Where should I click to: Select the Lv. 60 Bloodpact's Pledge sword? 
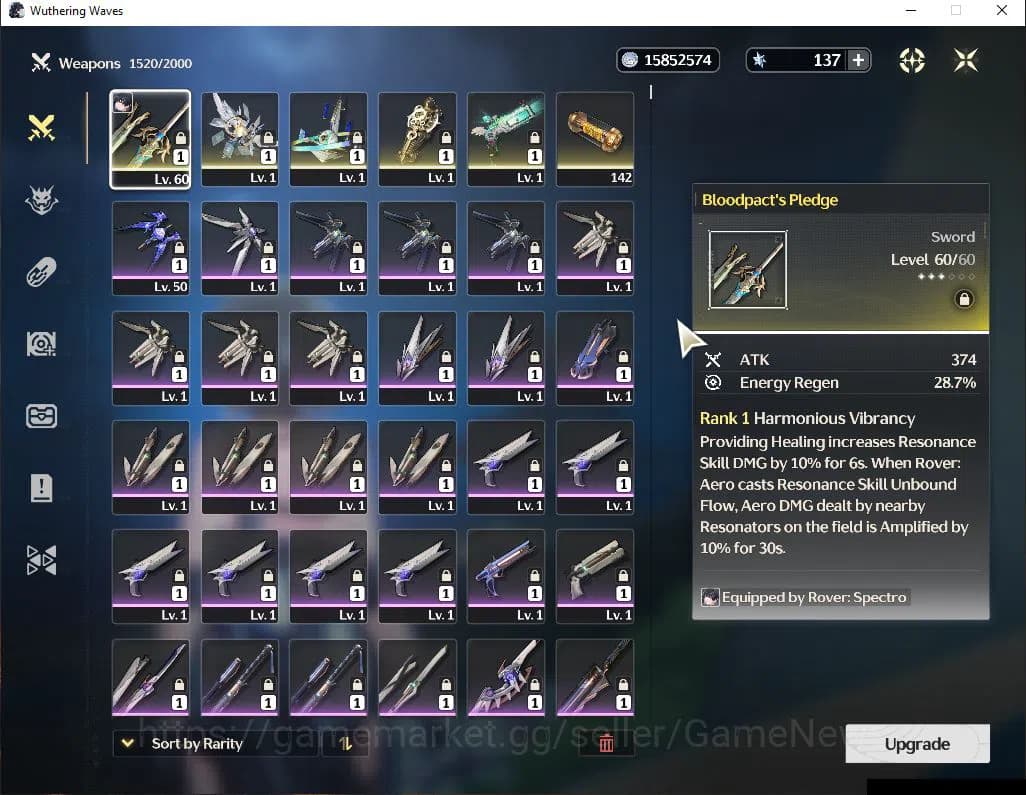[150, 139]
